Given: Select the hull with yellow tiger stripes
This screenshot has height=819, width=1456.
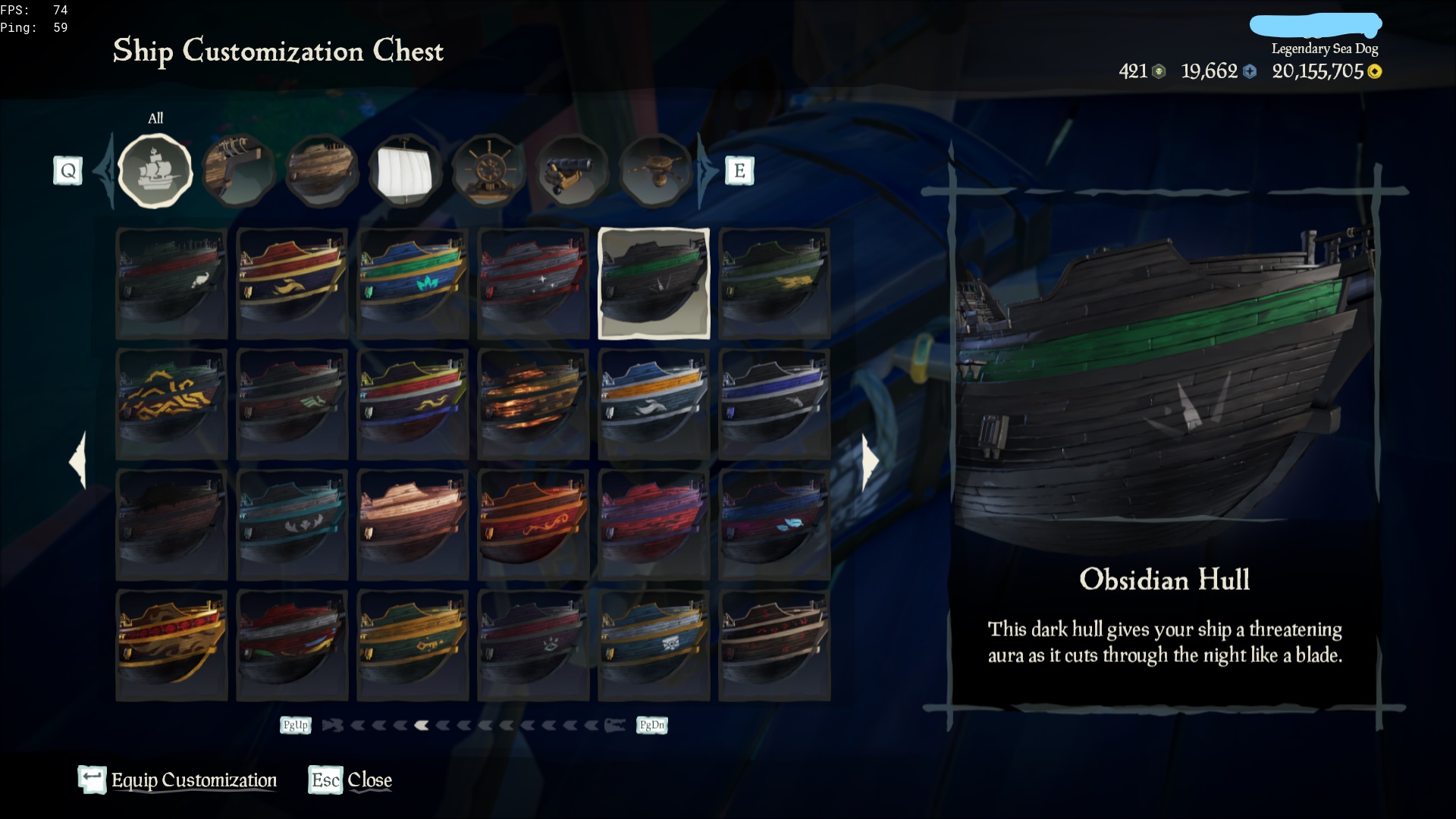Looking at the screenshot, I should 171,404.
